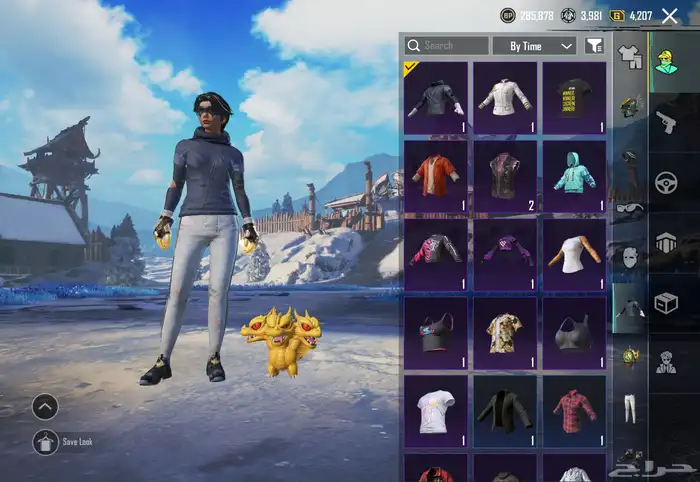Open the crate box tab
Viewport: 700px width, 482px height.
666,301
